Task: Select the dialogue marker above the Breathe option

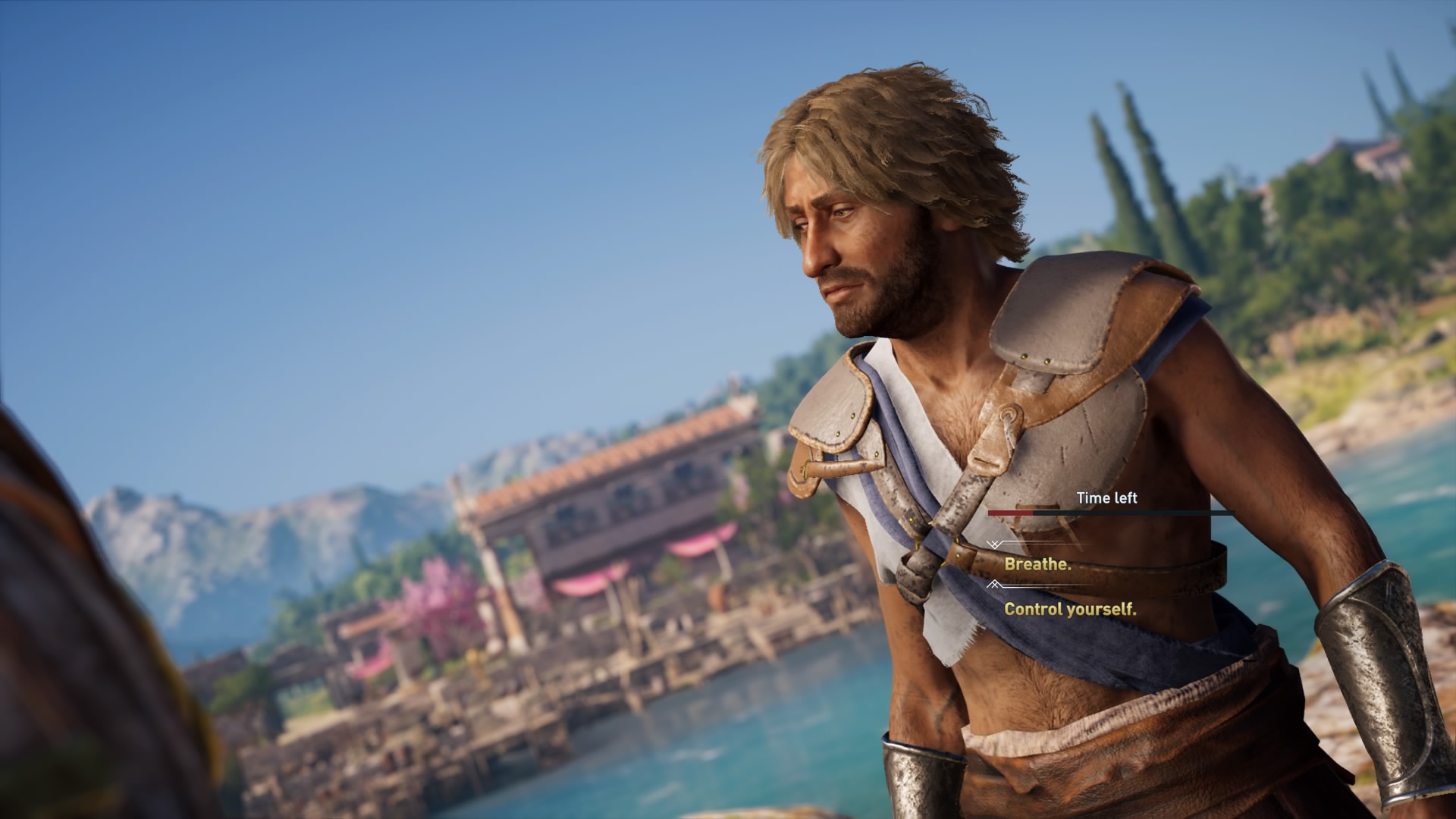Action: (x=994, y=544)
